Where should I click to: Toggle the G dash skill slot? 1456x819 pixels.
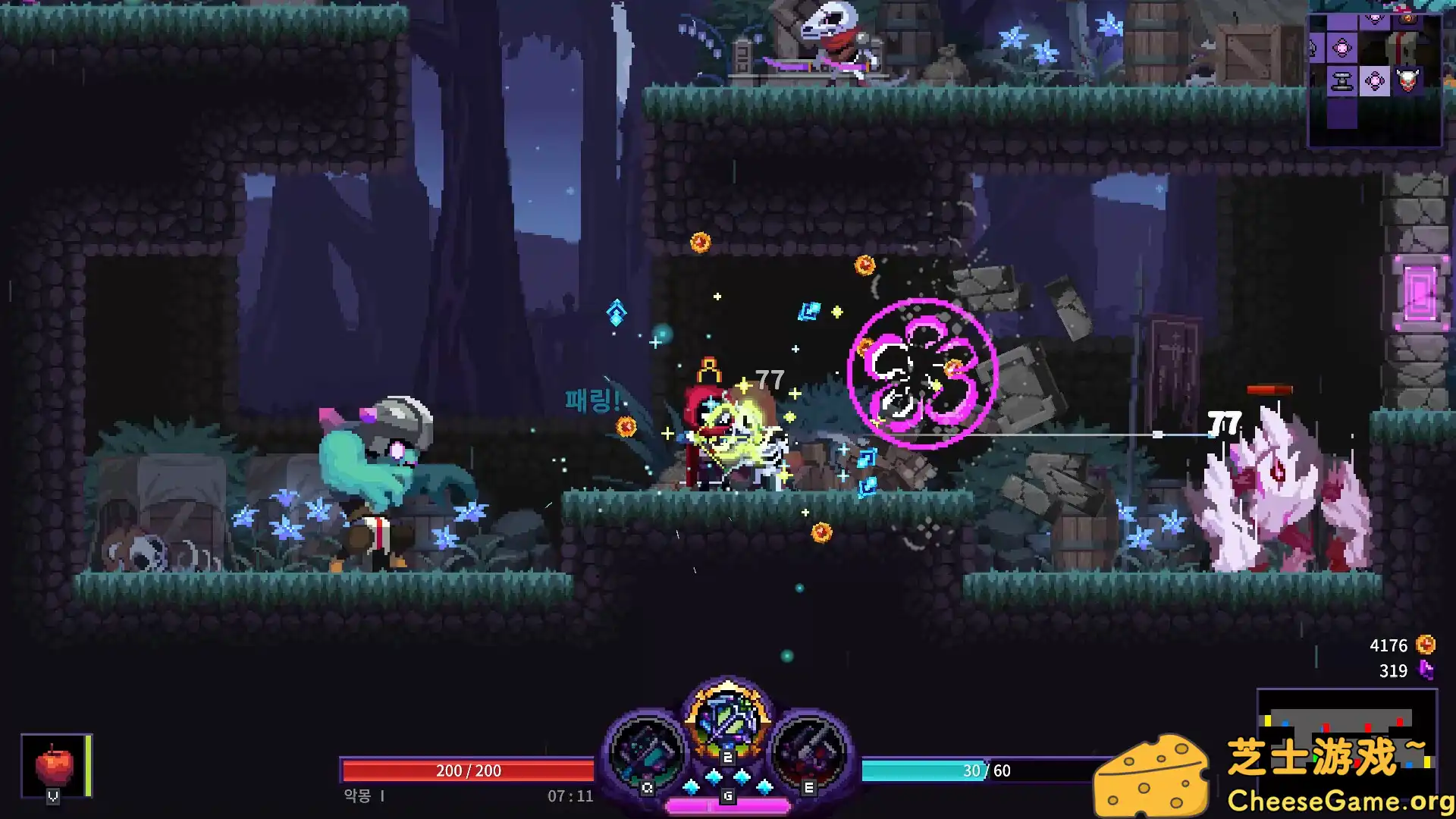(x=728, y=796)
